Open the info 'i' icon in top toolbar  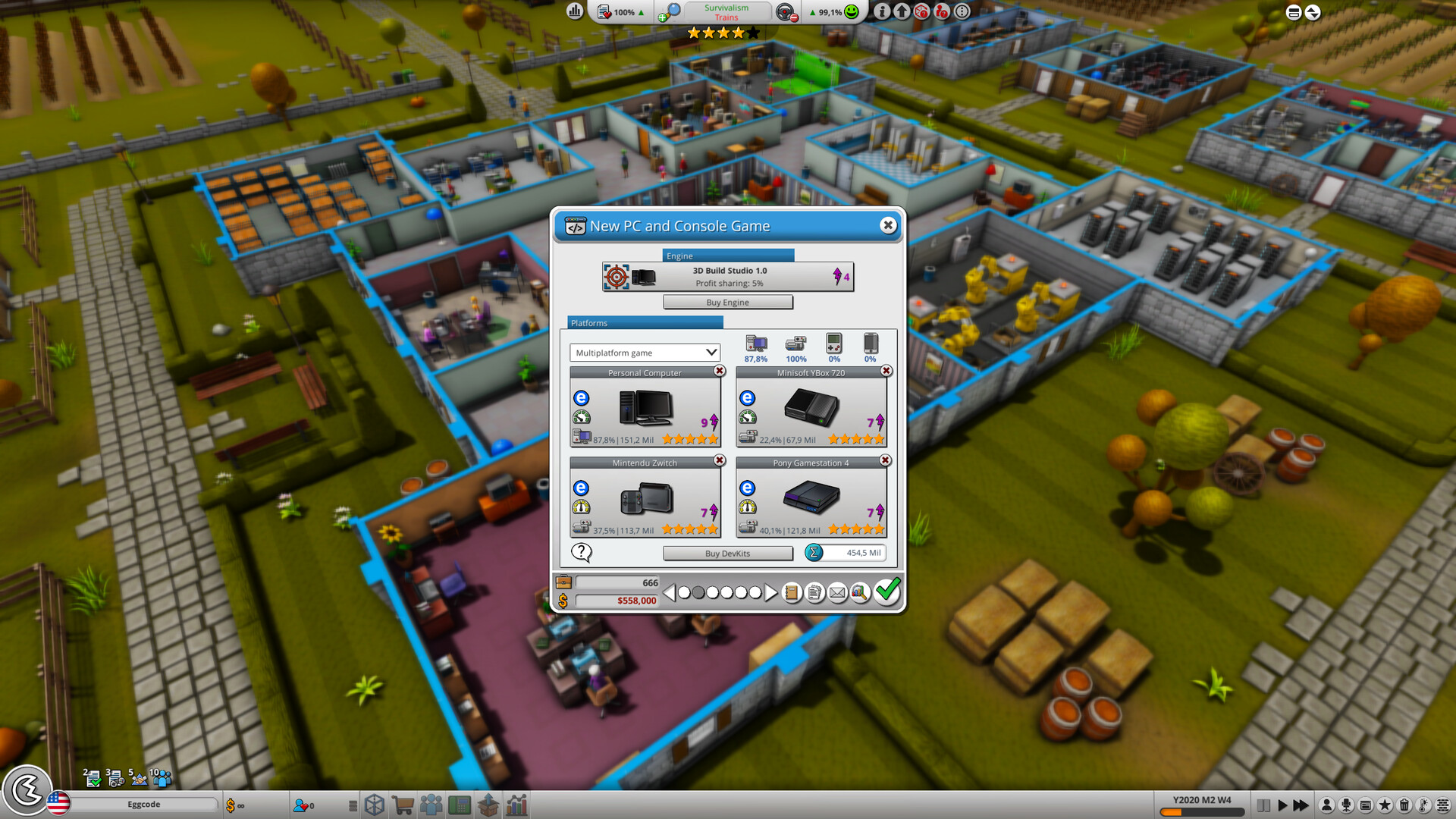point(884,12)
